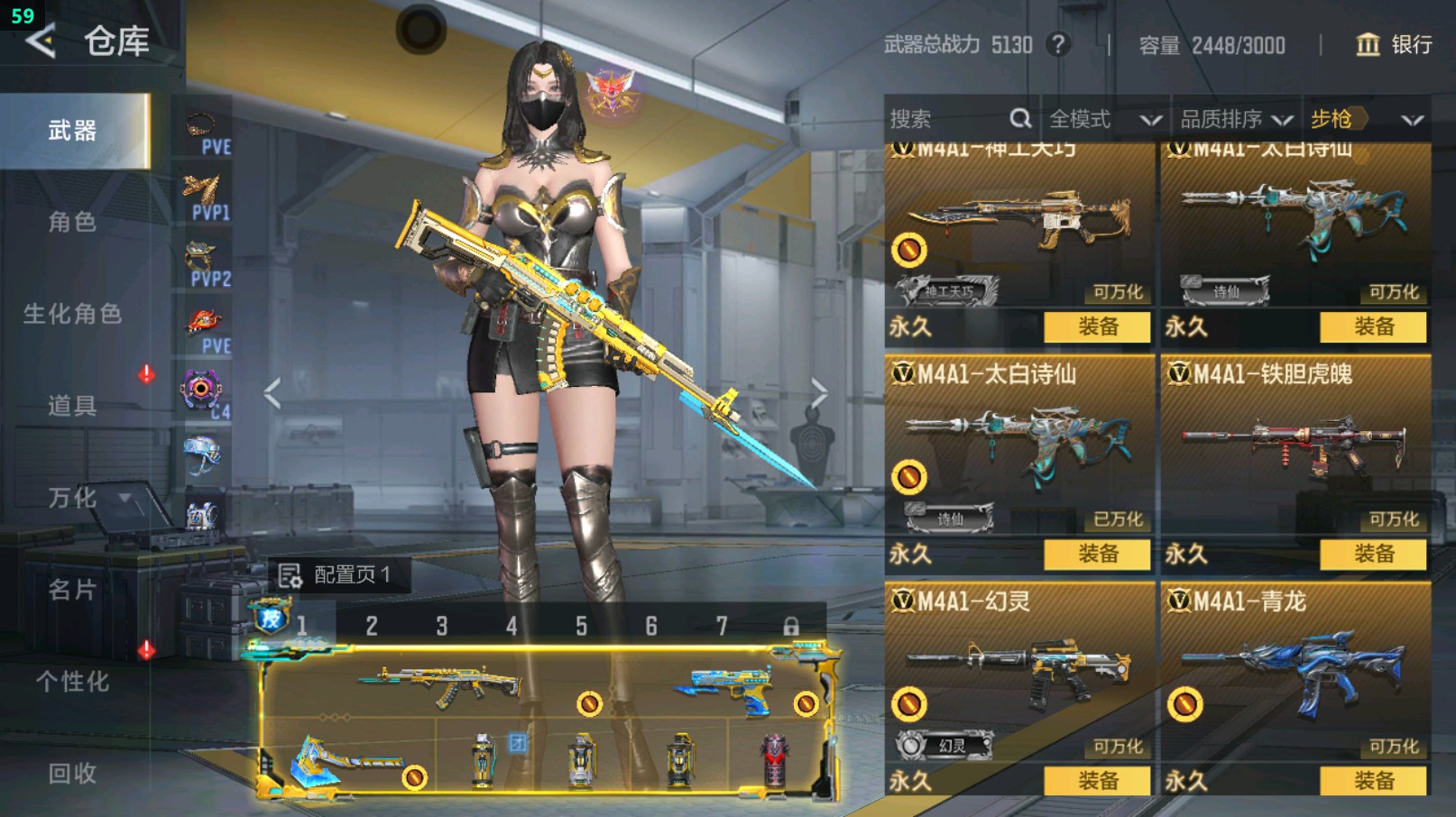Image resolution: width=1456 pixels, height=817 pixels.
Task: Open the 全模式 mode filter dropdown
Action: [x=1104, y=119]
